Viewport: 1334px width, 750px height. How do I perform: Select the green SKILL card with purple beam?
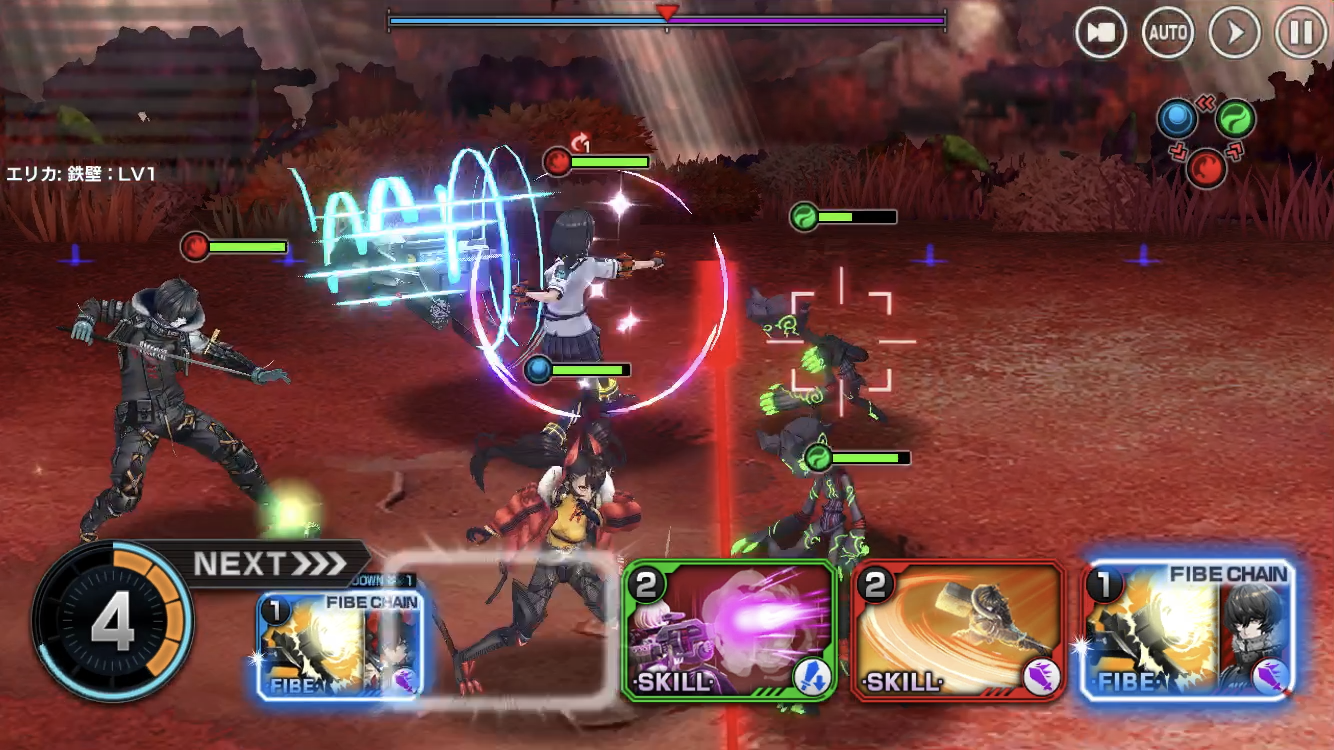730,630
